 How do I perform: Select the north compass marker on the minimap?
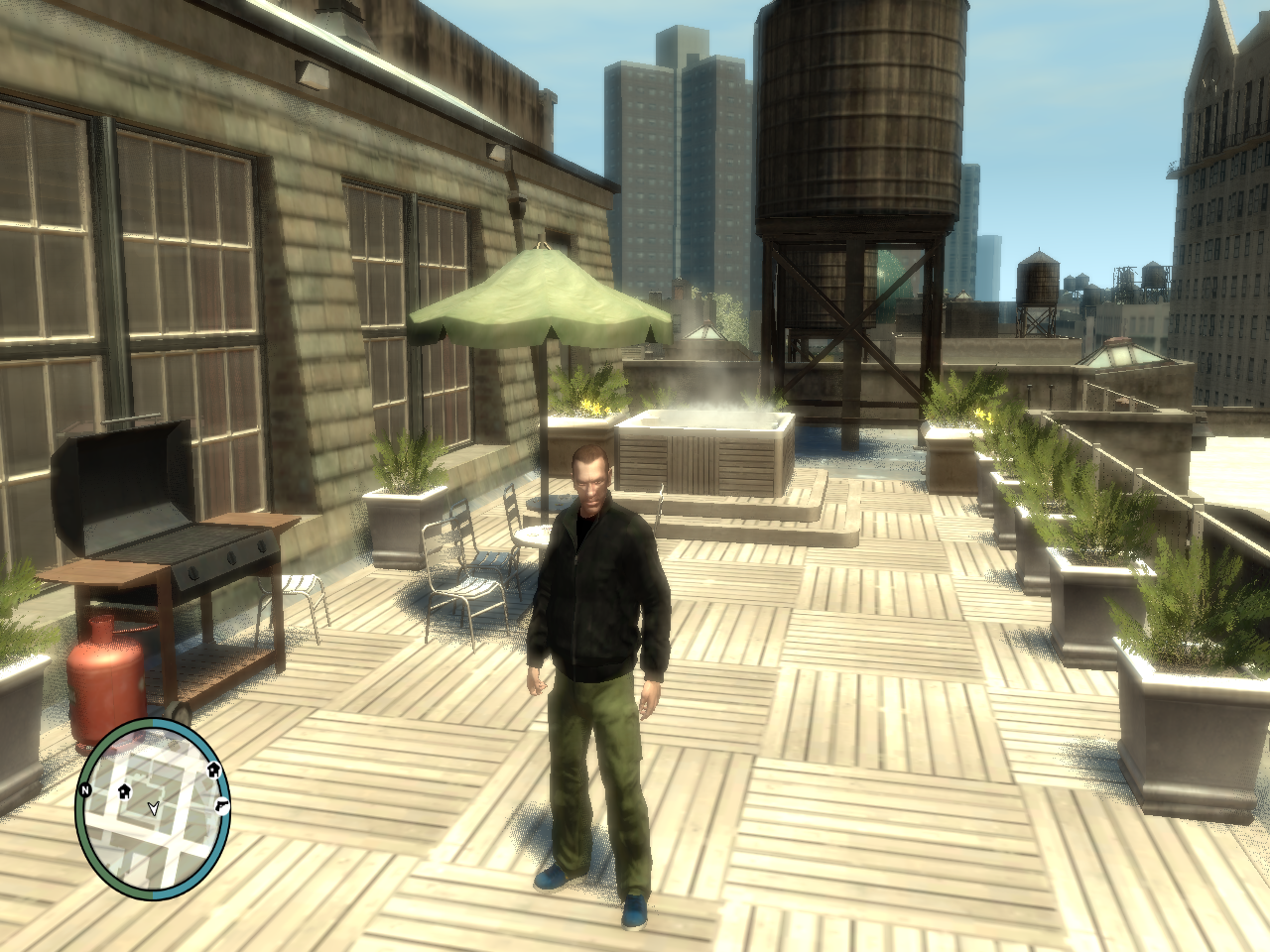coord(87,789)
